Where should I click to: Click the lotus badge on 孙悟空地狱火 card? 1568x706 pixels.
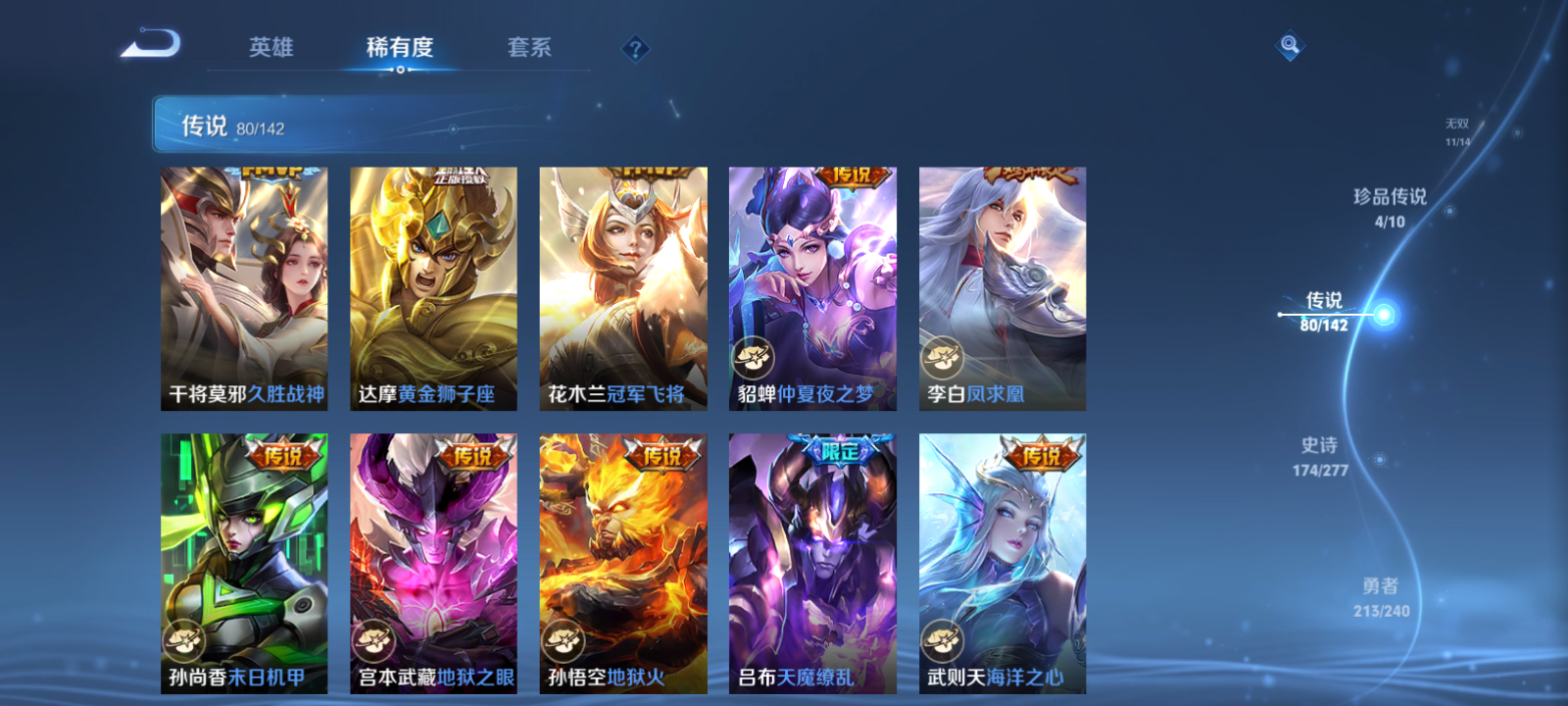click(x=565, y=642)
